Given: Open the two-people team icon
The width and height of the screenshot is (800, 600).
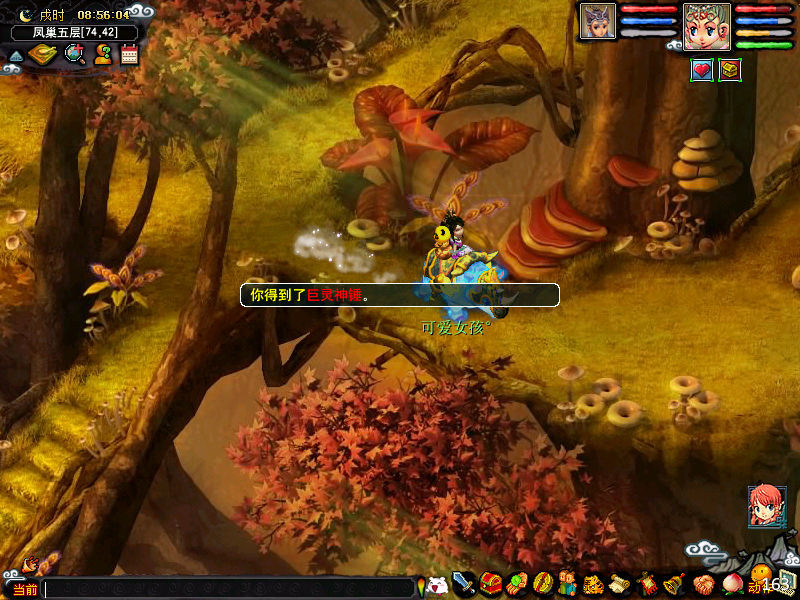Looking at the screenshot, I should 567,584.
